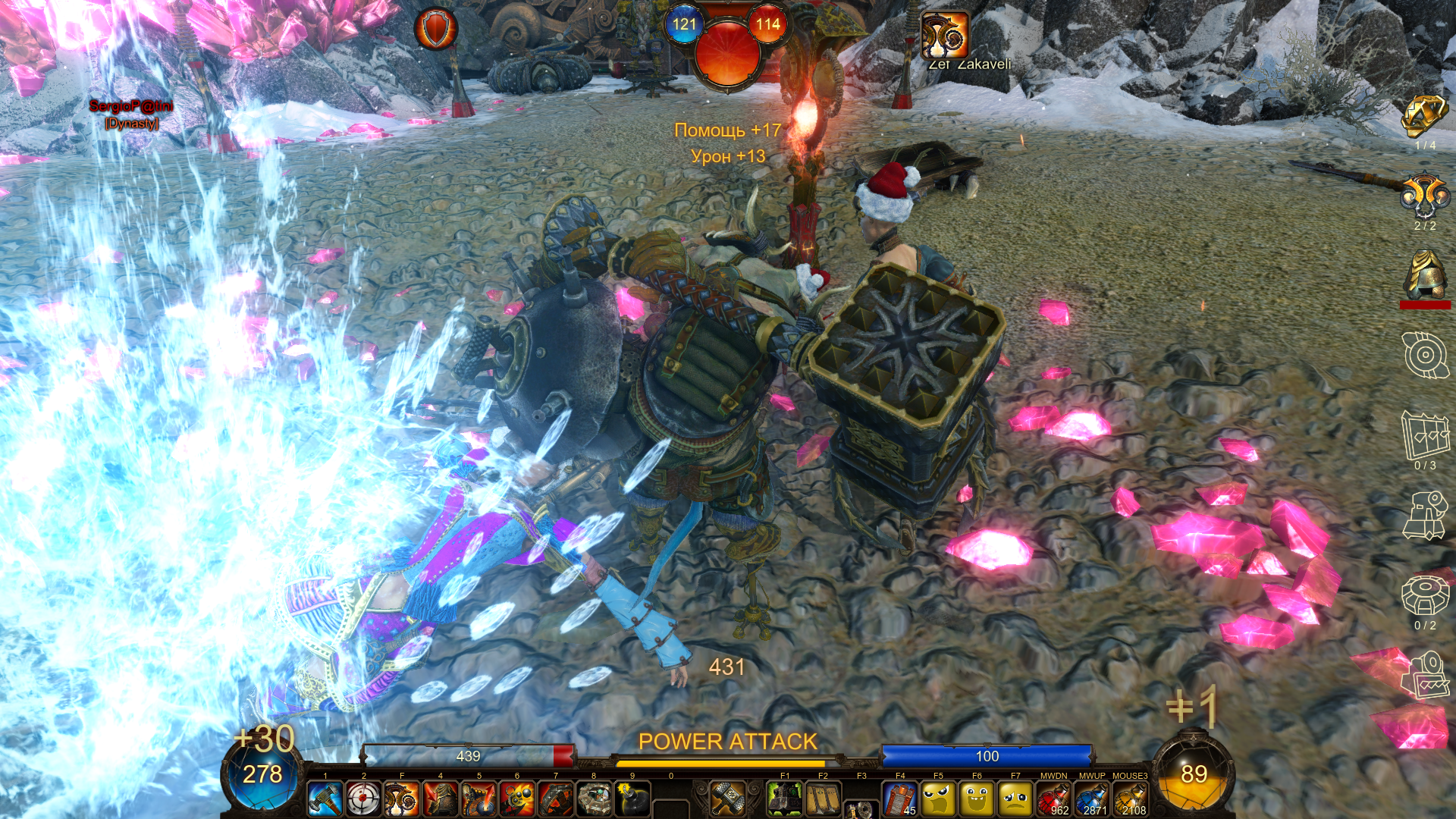
Task: Send the happy smiling face emote
Action: 977,799
